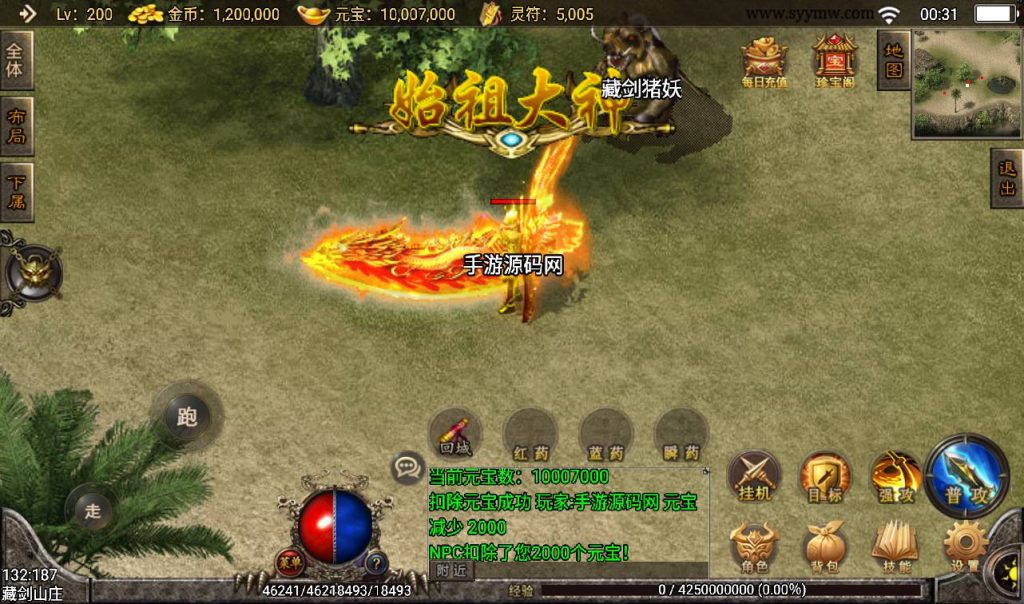This screenshot has width=1024, height=604.
Task: Open the 珍宝阁 treasure pavilion shop
Action: point(834,62)
